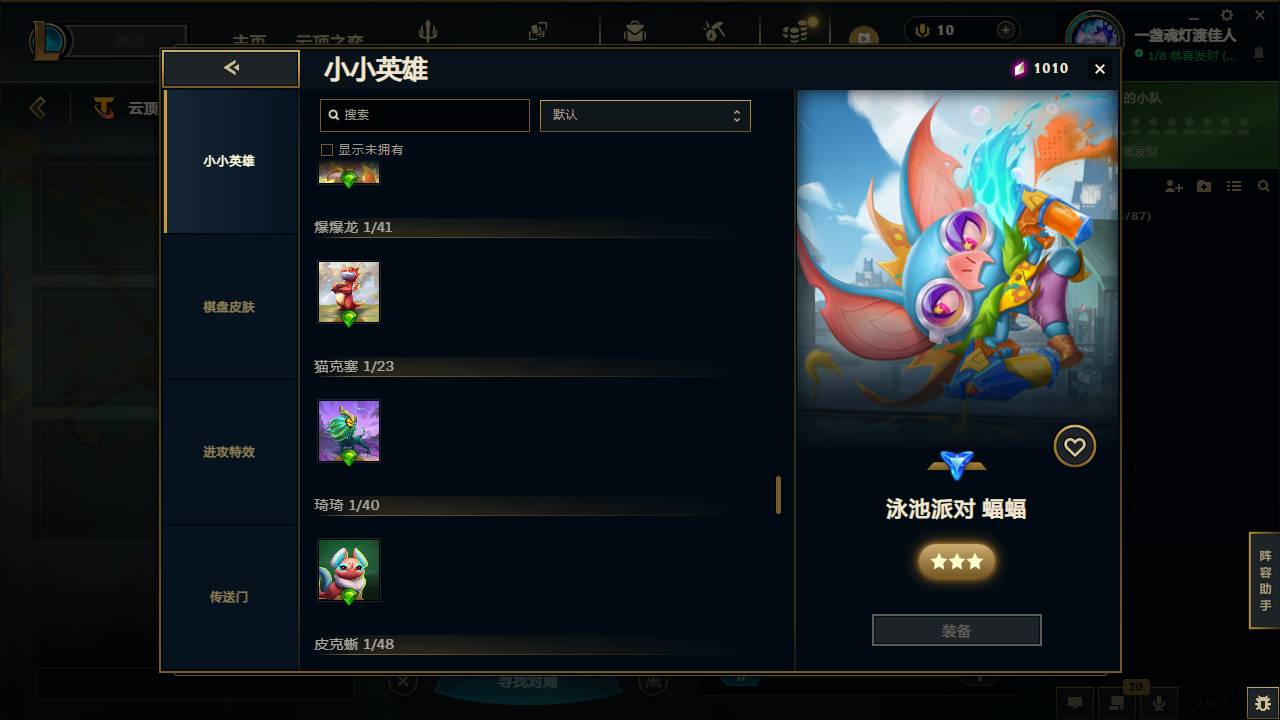Open the 默认 sorting dropdown
This screenshot has width=1280, height=720.
[x=645, y=115]
